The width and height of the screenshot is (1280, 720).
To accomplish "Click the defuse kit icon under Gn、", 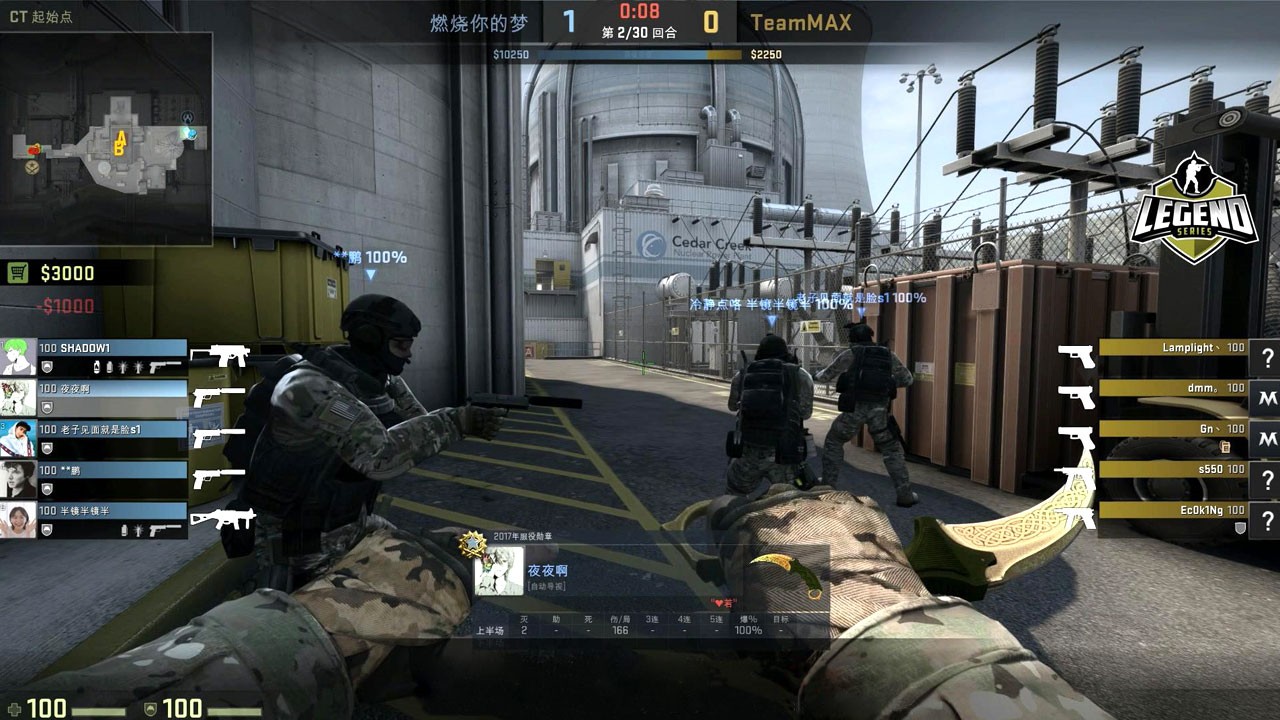I will click(x=1225, y=448).
